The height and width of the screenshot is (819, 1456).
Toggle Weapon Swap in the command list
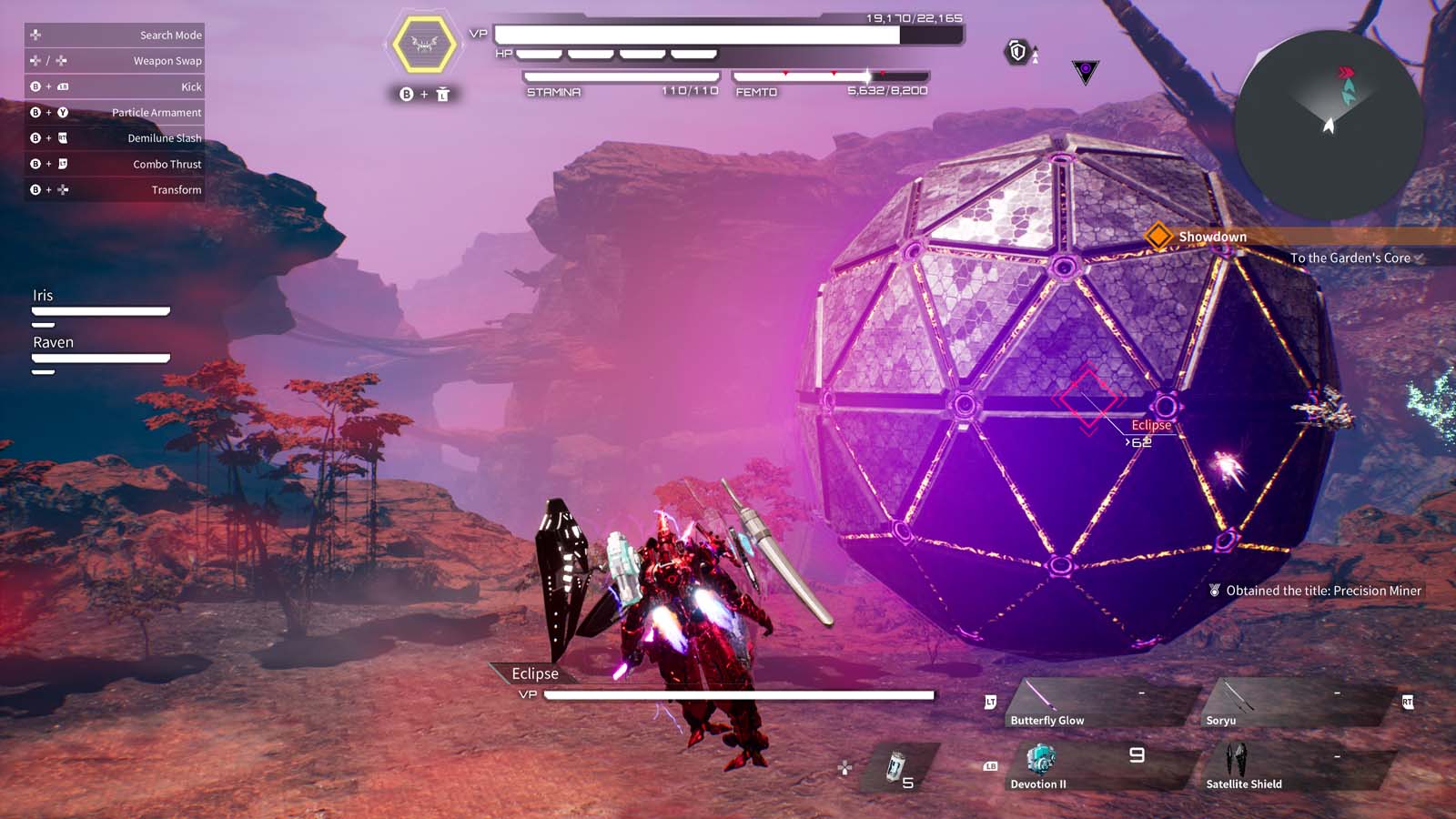pos(114,60)
